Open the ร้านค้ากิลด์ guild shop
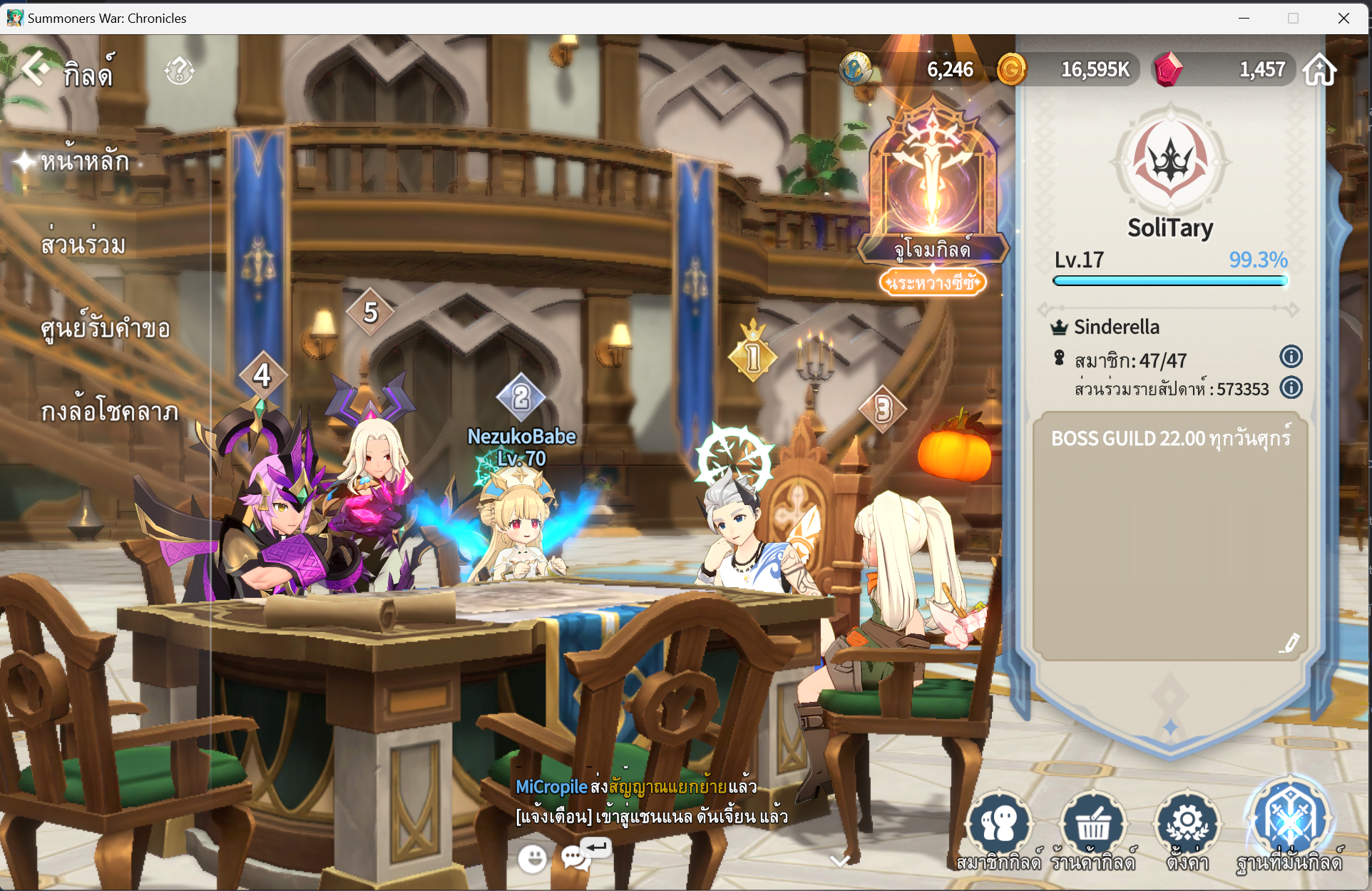 [1092, 828]
